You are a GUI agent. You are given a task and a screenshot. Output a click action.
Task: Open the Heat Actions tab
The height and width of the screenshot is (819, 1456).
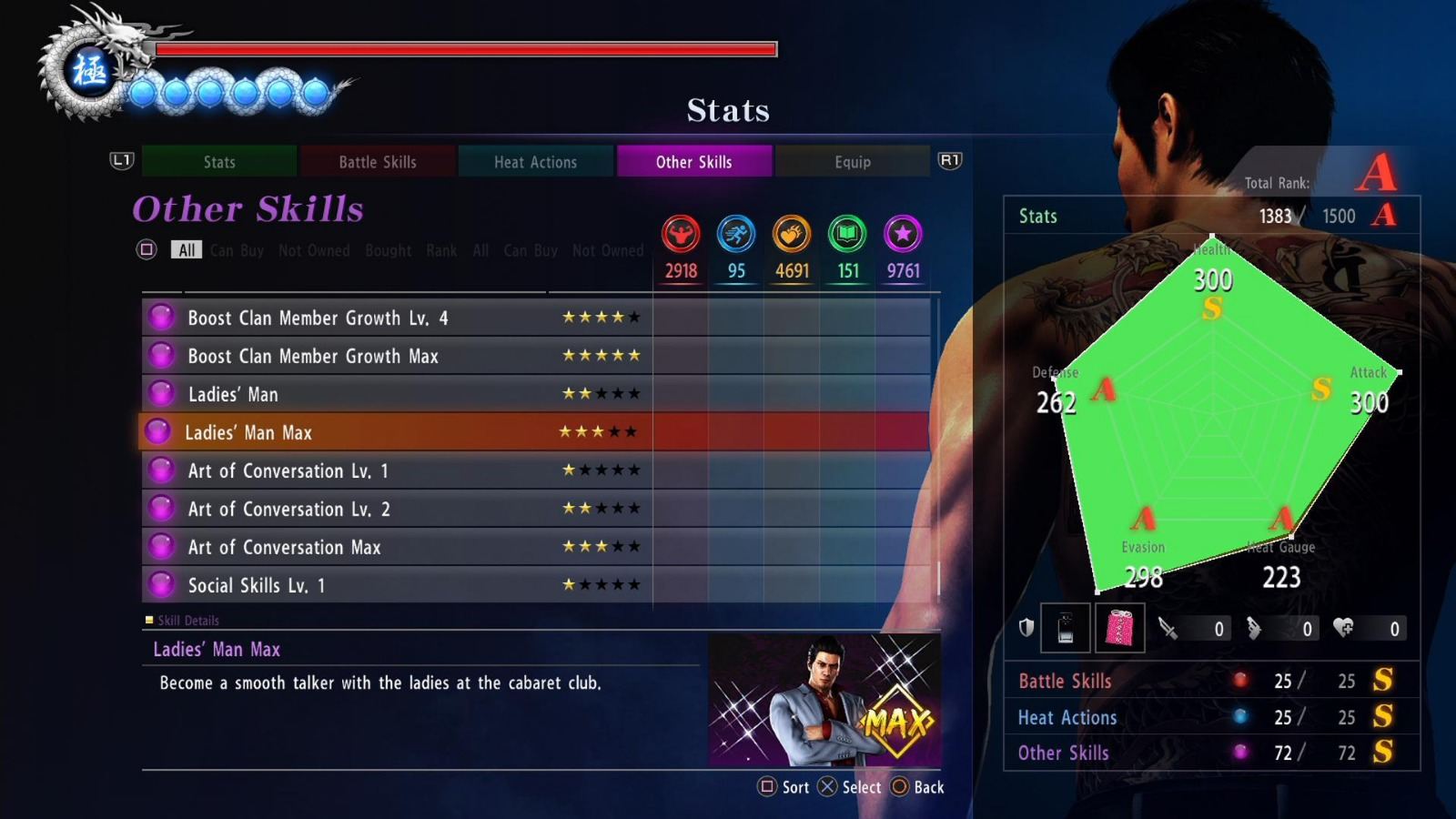click(536, 162)
